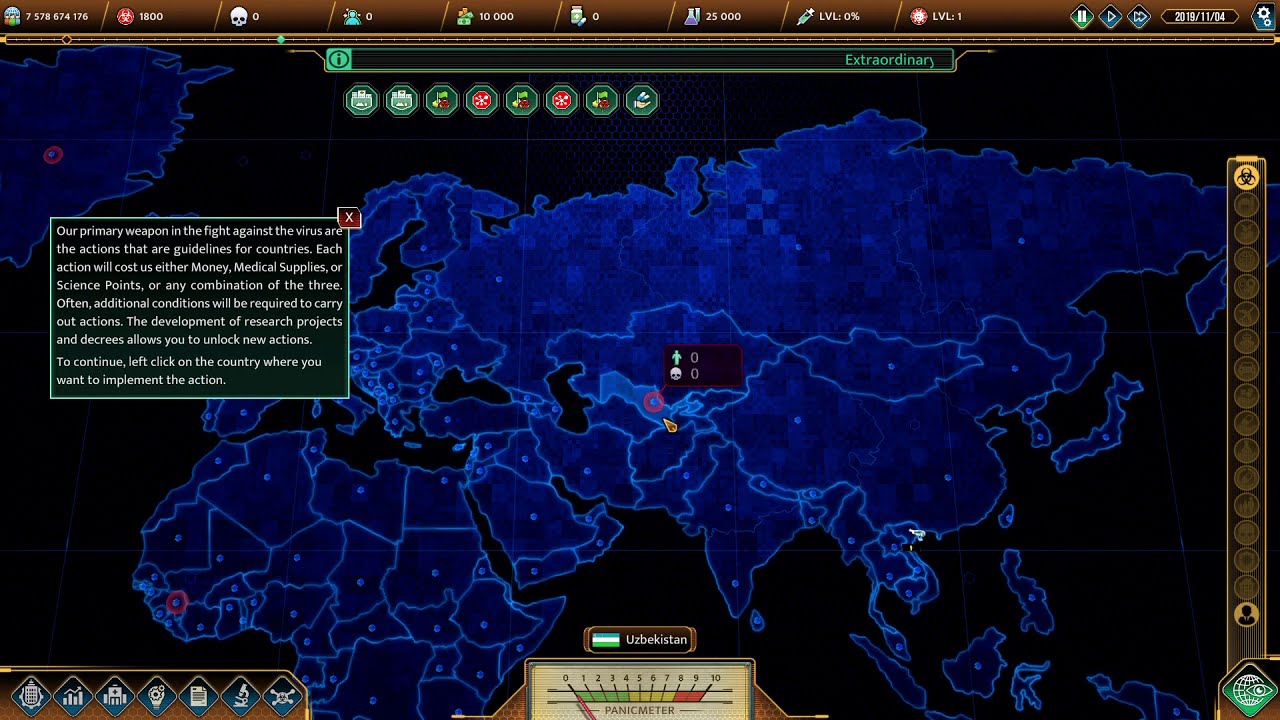Click the globe-and-eye map view button

[x=1250, y=690]
